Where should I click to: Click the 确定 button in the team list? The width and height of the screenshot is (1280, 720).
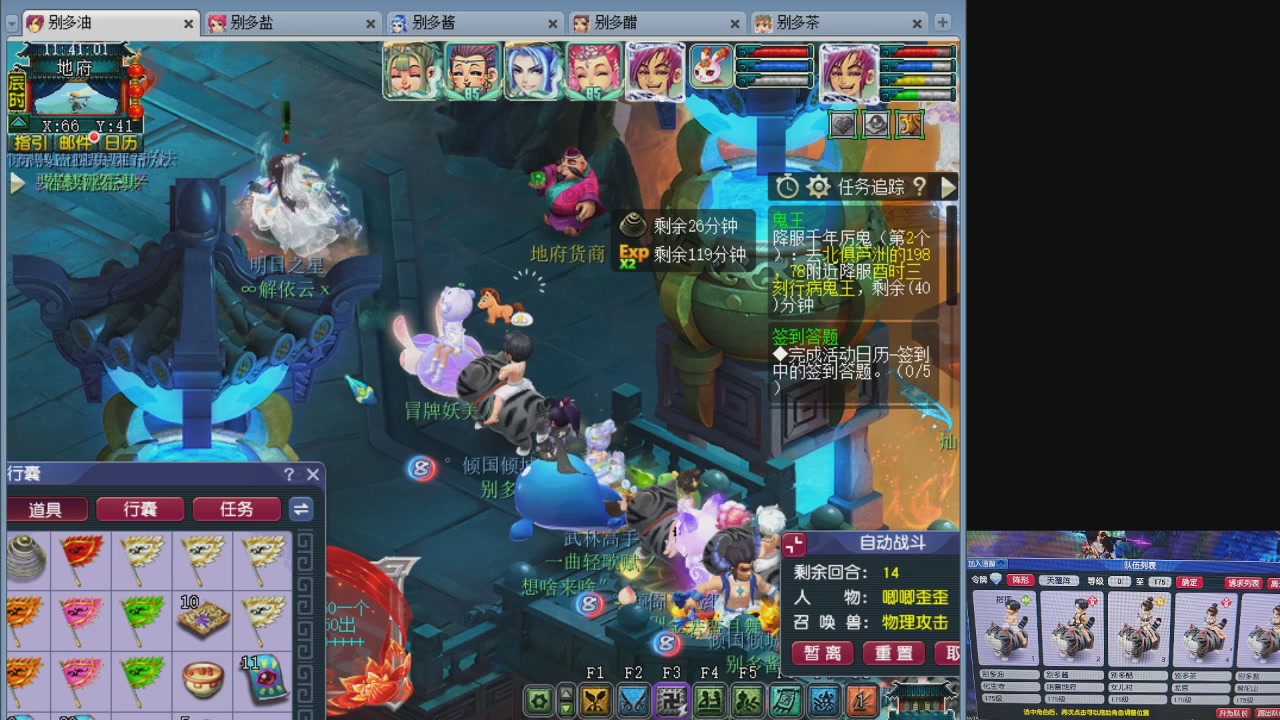[1189, 582]
